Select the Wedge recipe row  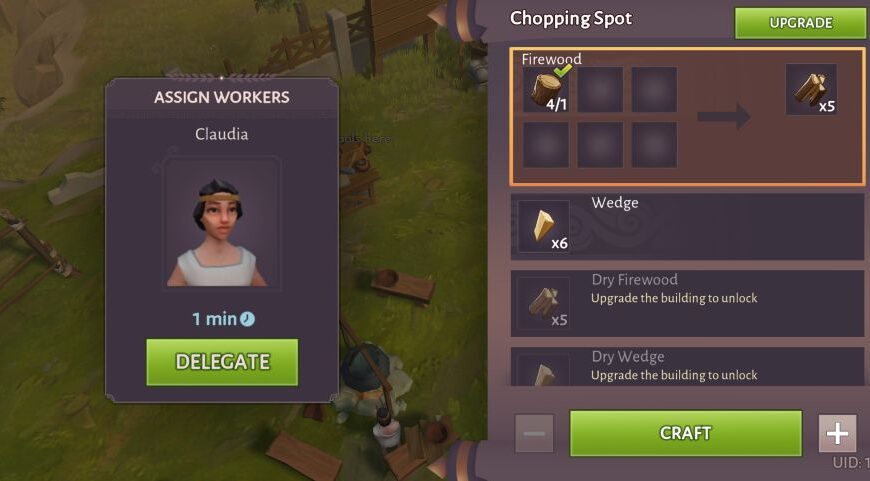point(687,226)
